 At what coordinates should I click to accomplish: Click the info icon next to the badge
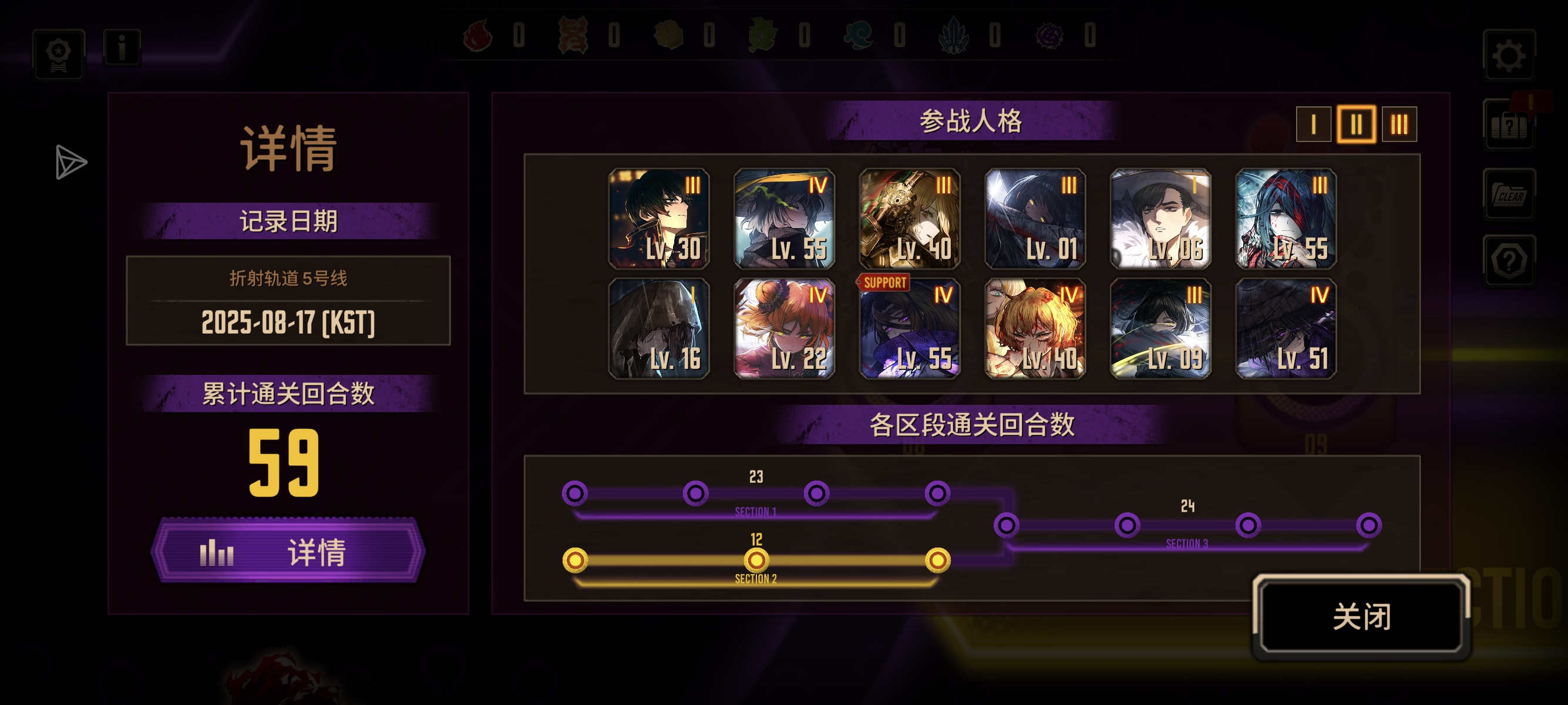pyautogui.click(x=122, y=49)
